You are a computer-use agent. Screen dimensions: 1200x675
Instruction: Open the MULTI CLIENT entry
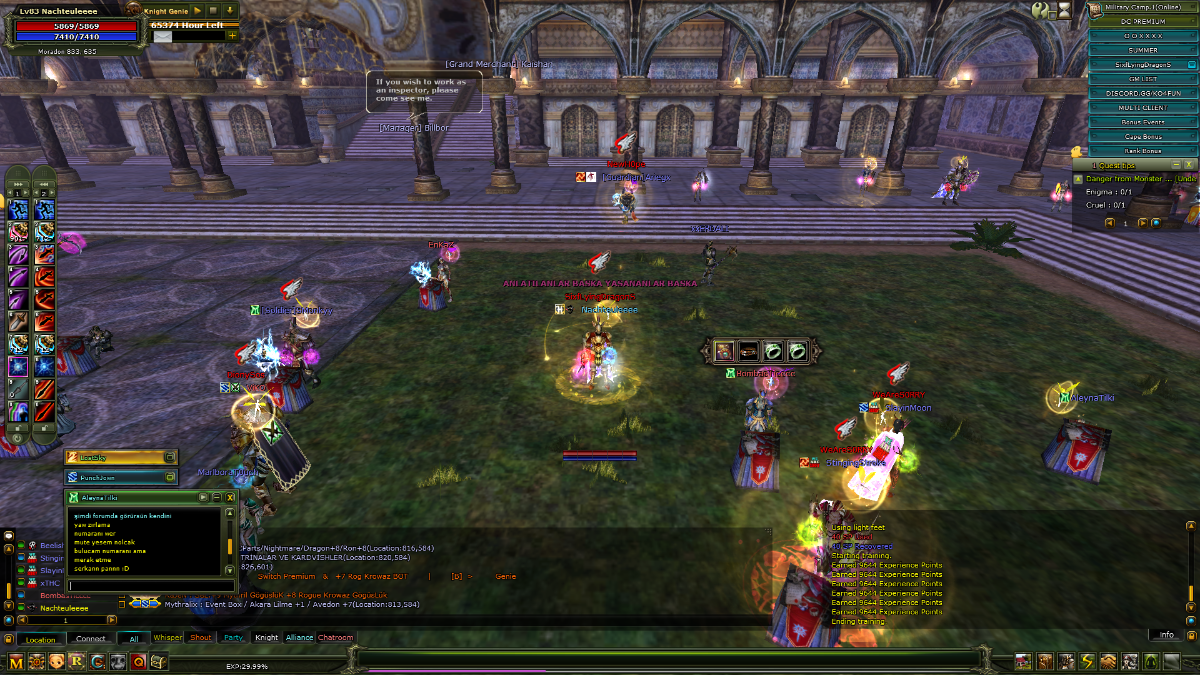click(x=1142, y=107)
